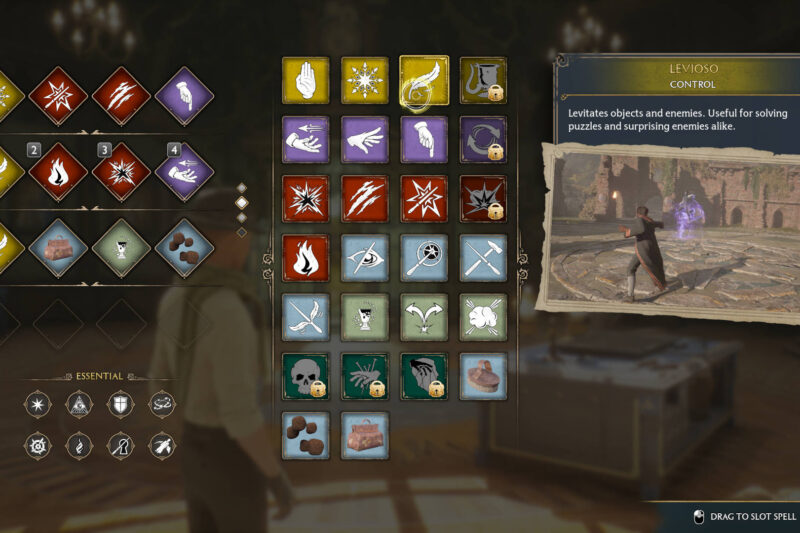Click the red flame diamond in slot 2
This screenshot has height=533, width=800.
coord(57,171)
